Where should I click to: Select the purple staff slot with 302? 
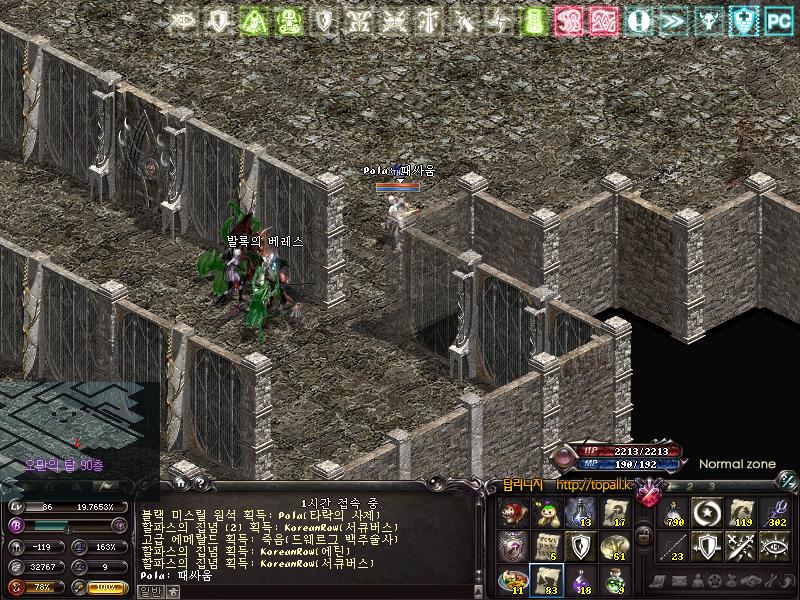click(x=776, y=512)
